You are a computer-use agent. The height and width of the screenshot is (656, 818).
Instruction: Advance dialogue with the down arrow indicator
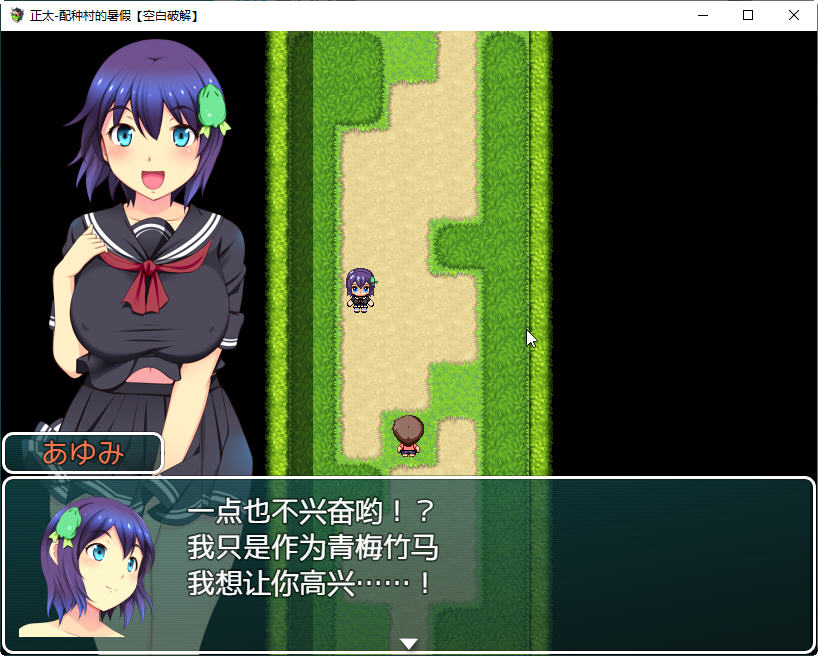tap(409, 643)
